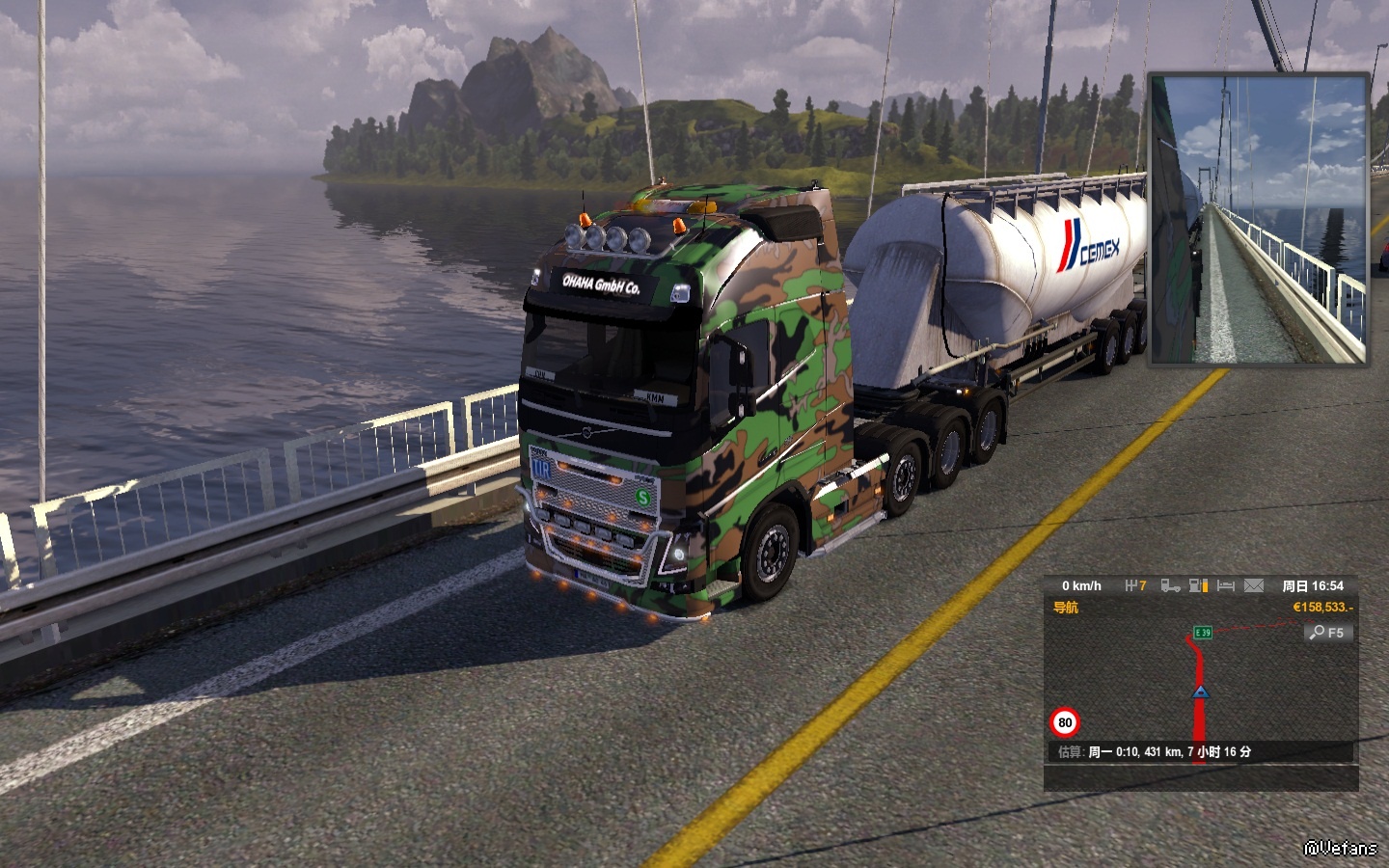Screen dimensions: 1389x868
Task: Click the 80 speed limit sign
Action: [1065, 722]
